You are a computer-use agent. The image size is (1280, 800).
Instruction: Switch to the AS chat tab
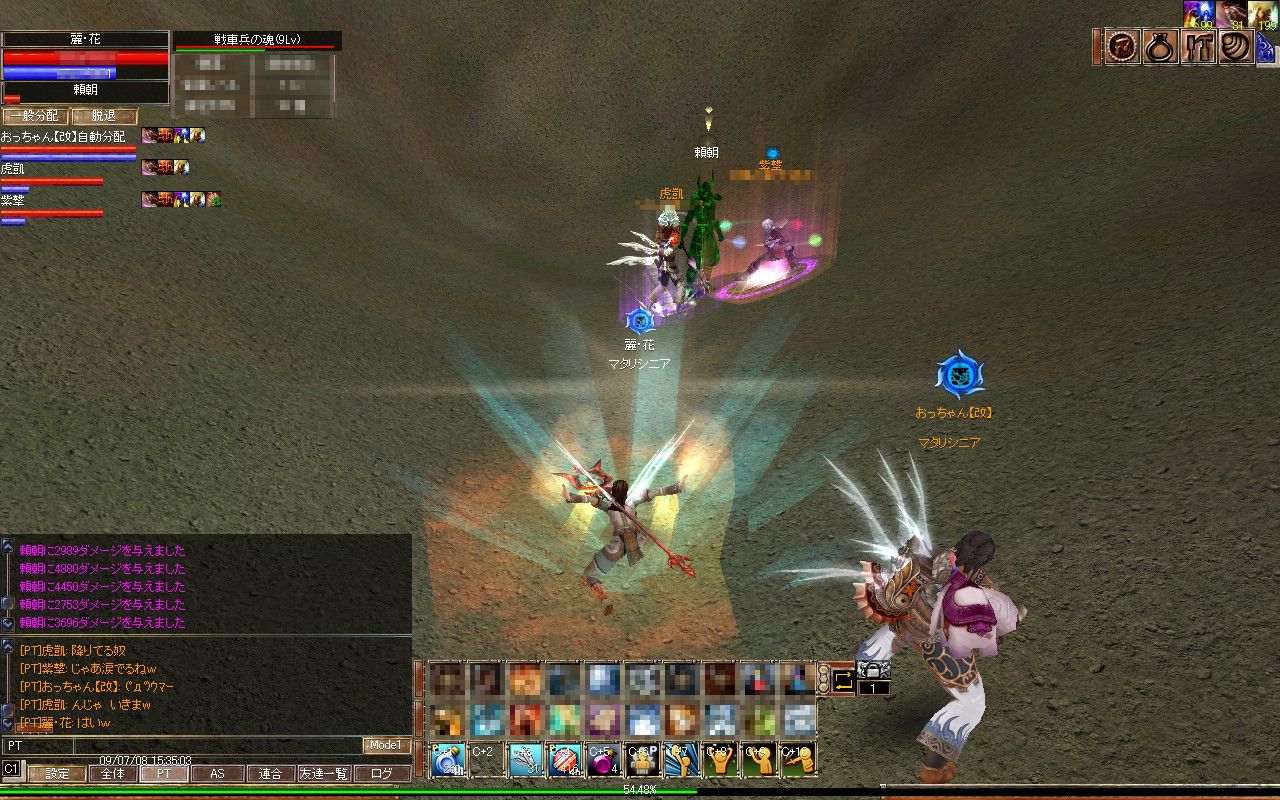pos(217,773)
